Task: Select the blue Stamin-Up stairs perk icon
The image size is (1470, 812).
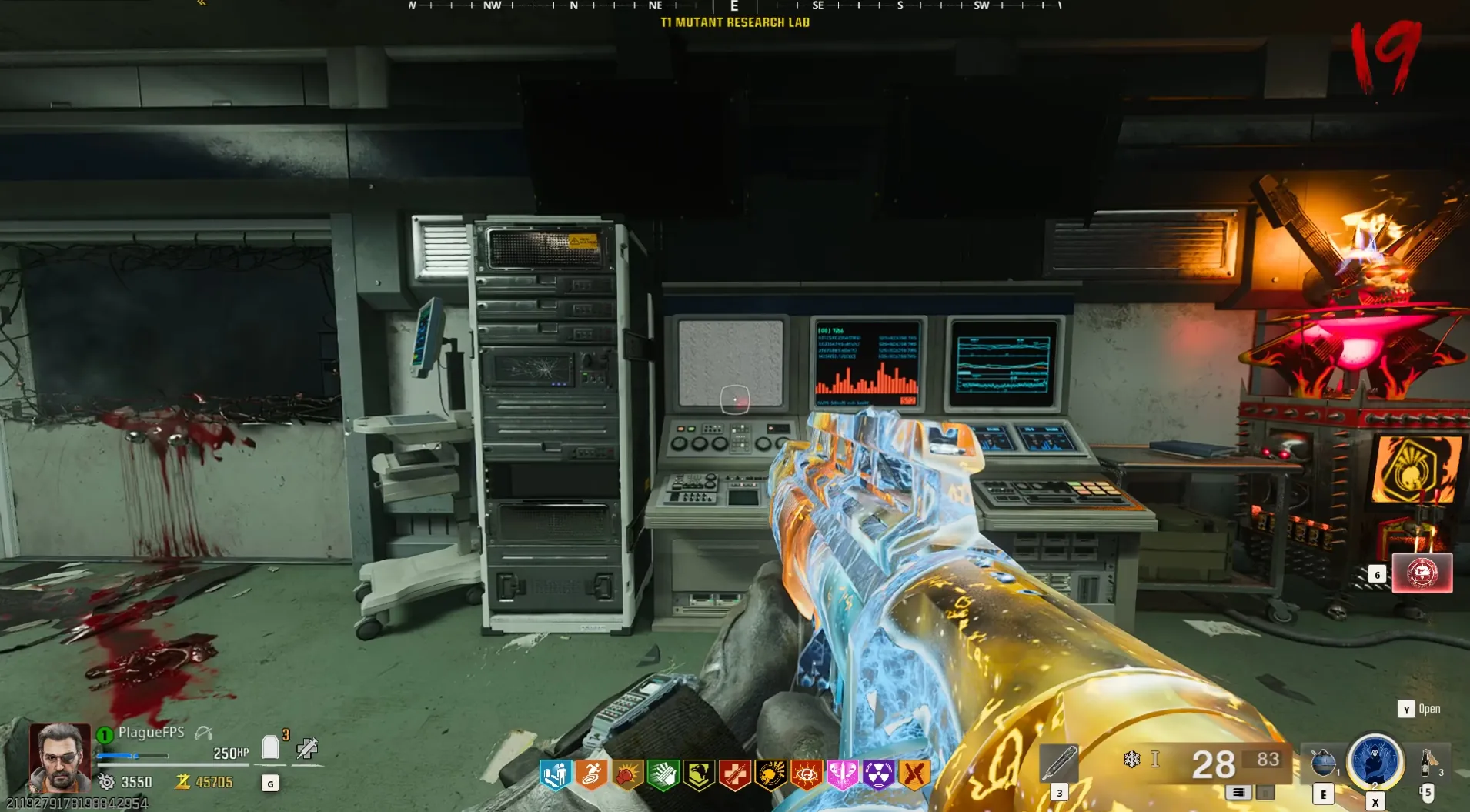Action: pyautogui.click(x=555, y=774)
